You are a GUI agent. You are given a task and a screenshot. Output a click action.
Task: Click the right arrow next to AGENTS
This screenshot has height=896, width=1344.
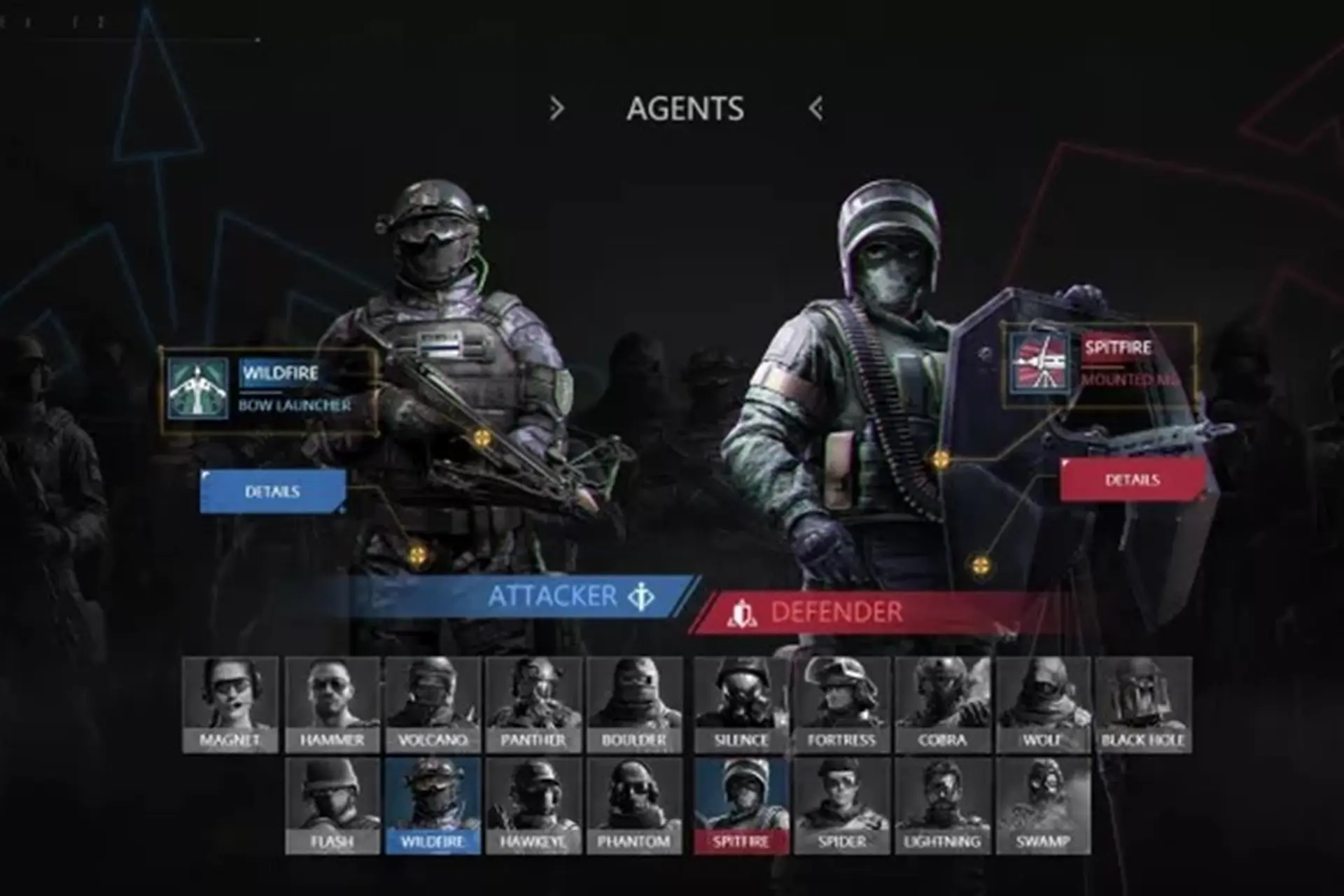pos(556,107)
